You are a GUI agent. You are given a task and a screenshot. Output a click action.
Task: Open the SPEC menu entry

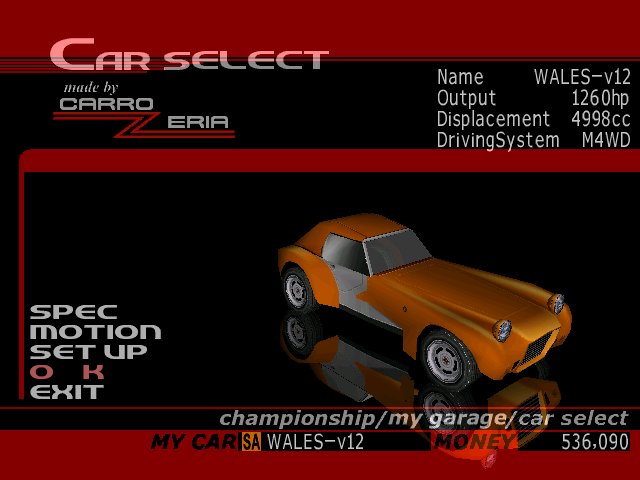coord(73,312)
